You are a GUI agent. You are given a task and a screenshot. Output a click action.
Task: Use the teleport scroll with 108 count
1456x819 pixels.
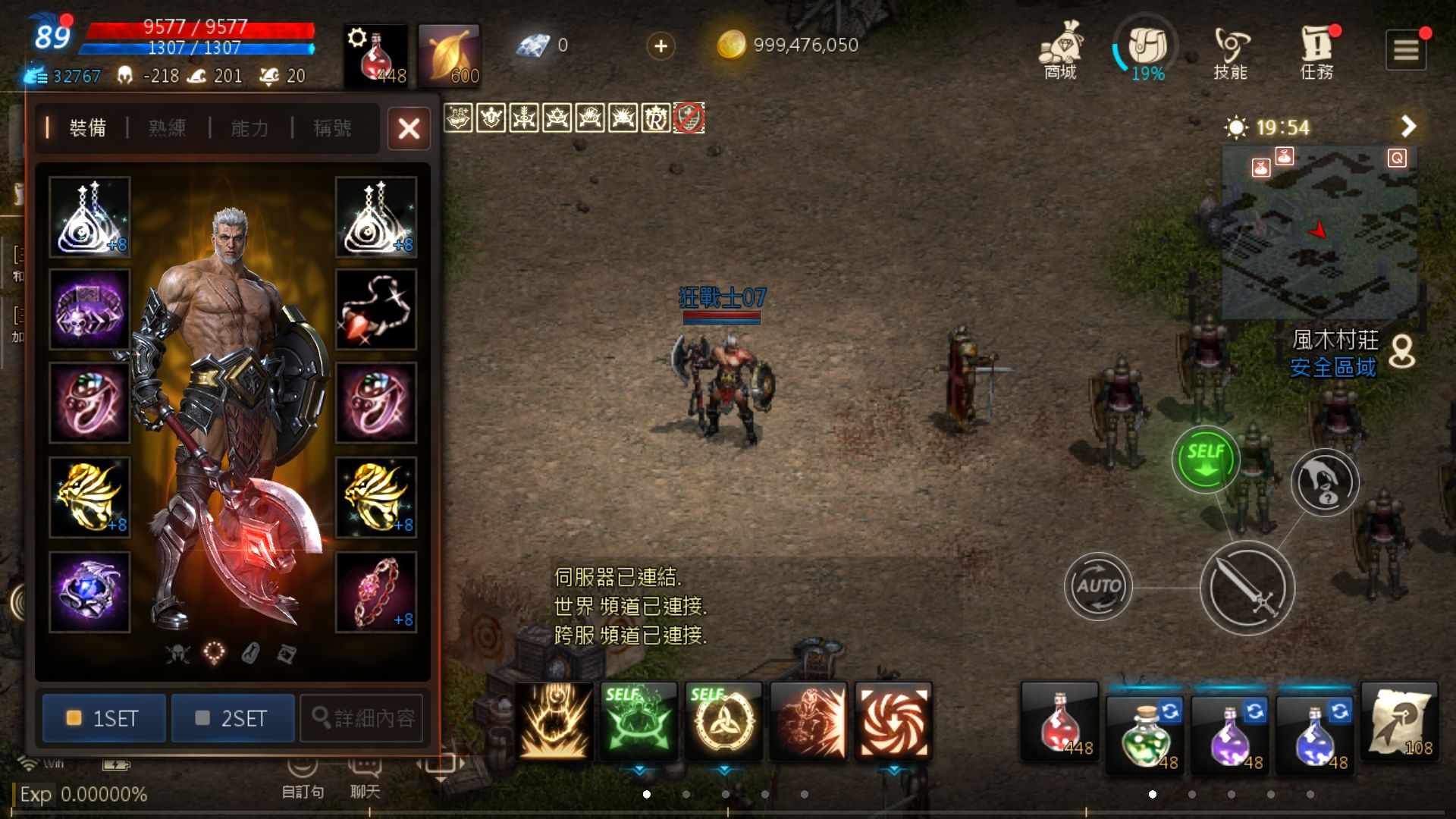point(1399,721)
